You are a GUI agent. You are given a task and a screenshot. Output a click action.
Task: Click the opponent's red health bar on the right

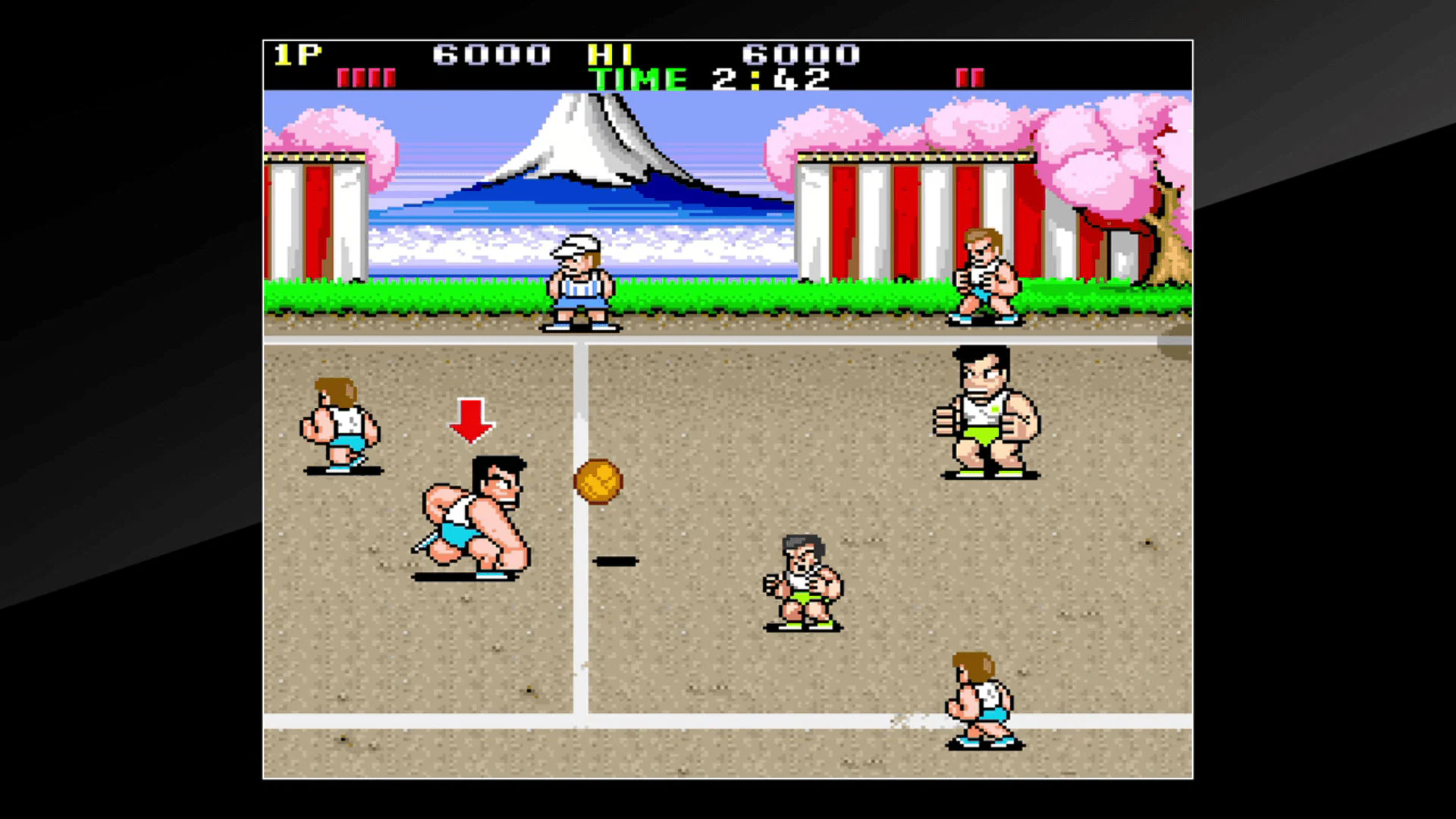point(970,77)
